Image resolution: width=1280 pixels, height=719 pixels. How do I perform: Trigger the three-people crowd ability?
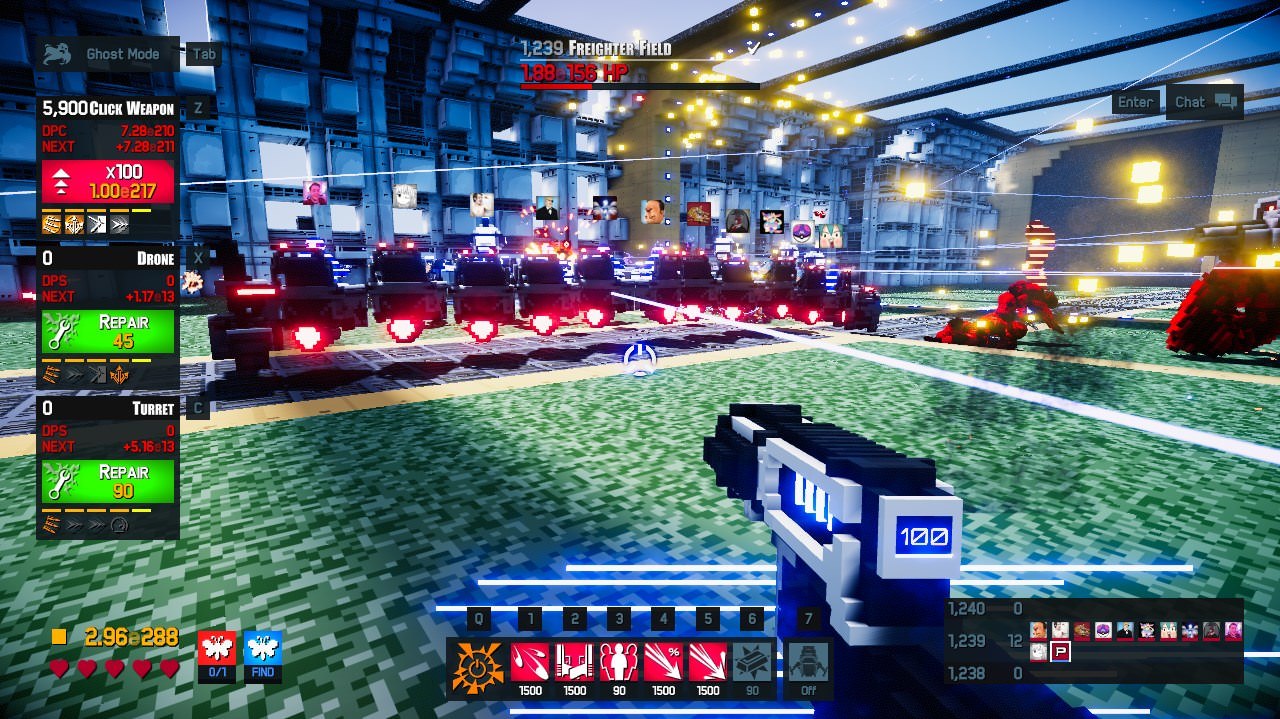pyautogui.click(x=619, y=662)
